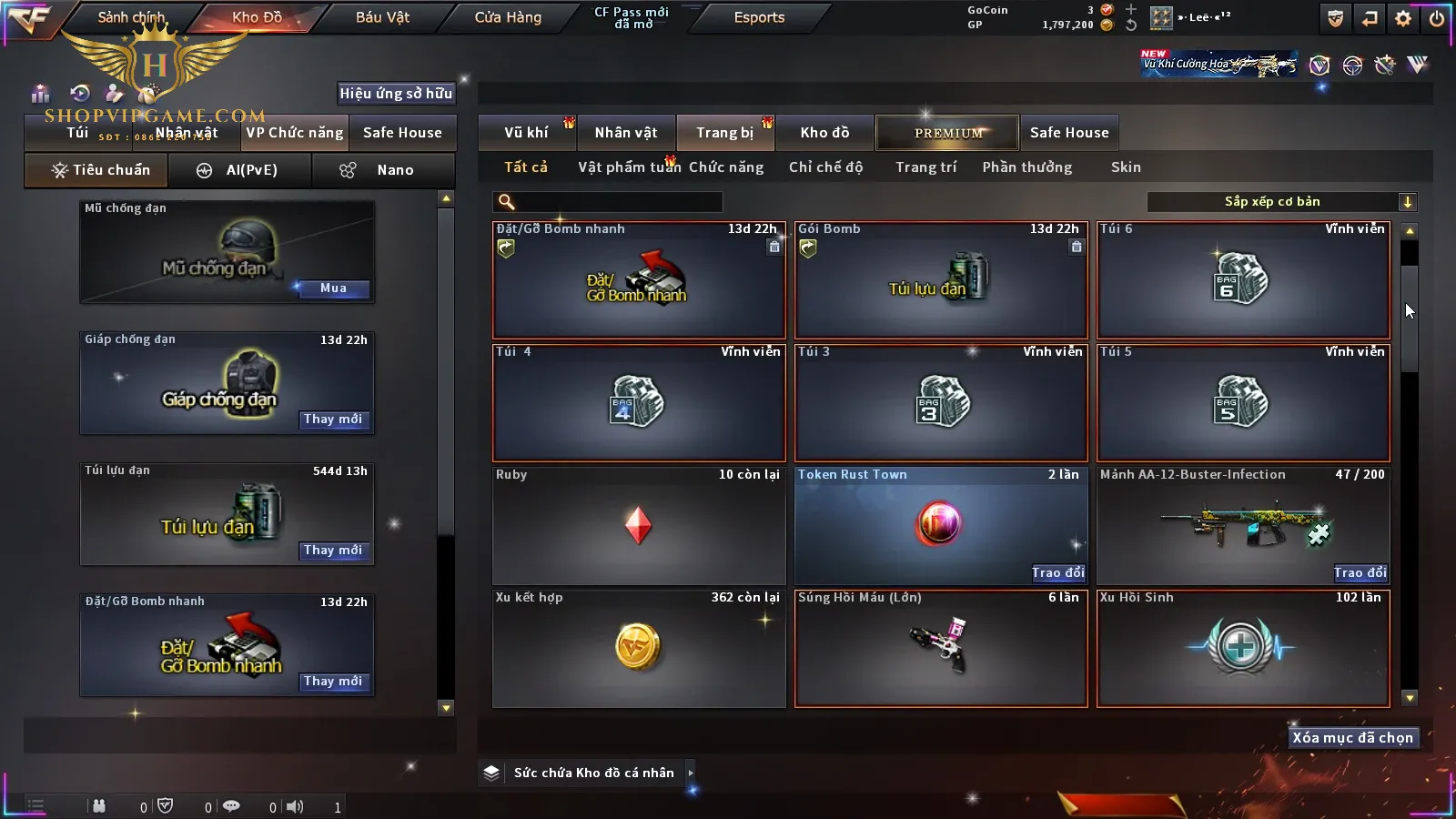Go to Sảnh chính lobby
This screenshot has width=1456, height=819.
(131, 17)
